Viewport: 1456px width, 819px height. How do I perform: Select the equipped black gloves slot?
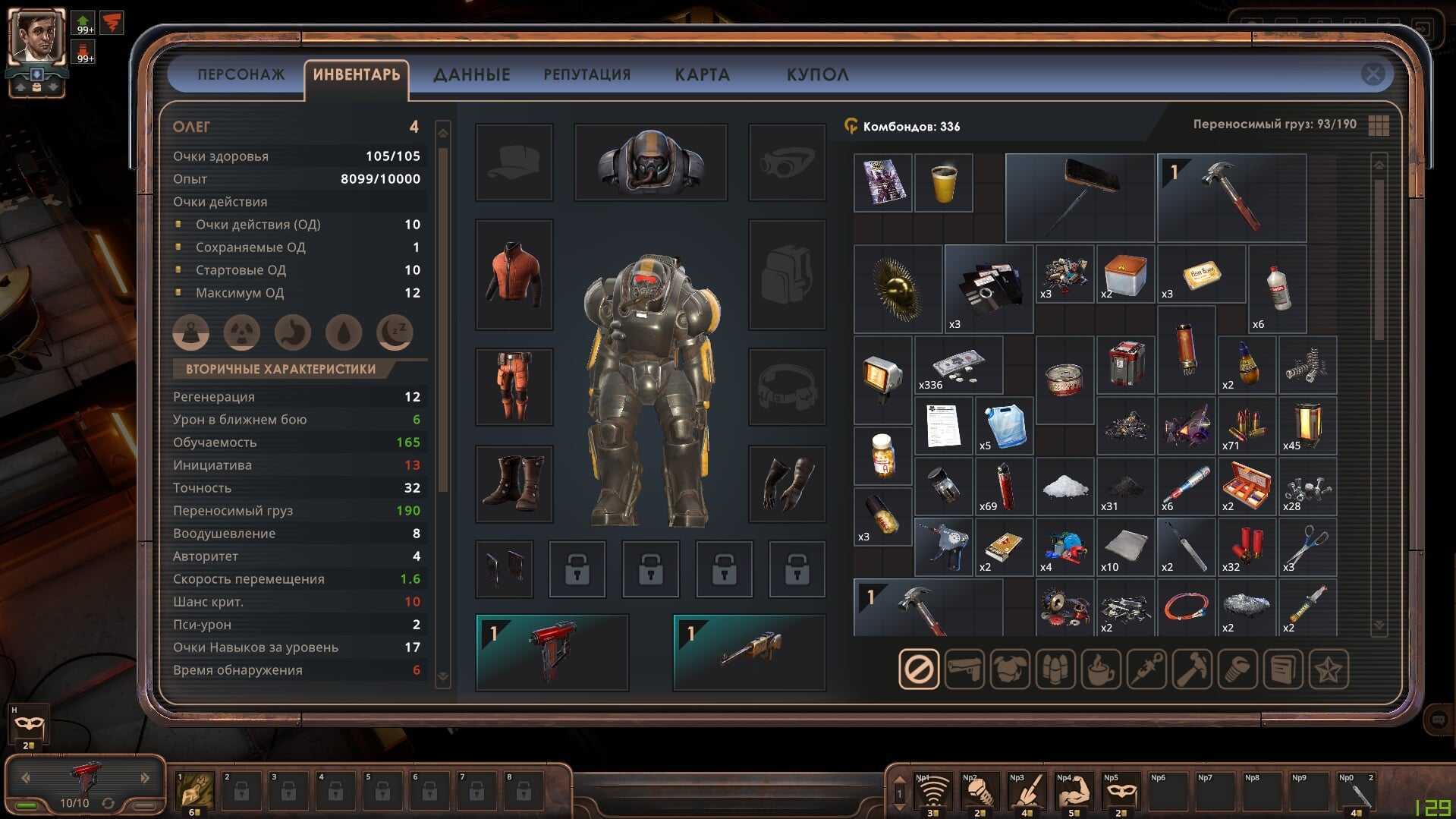[787, 484]
